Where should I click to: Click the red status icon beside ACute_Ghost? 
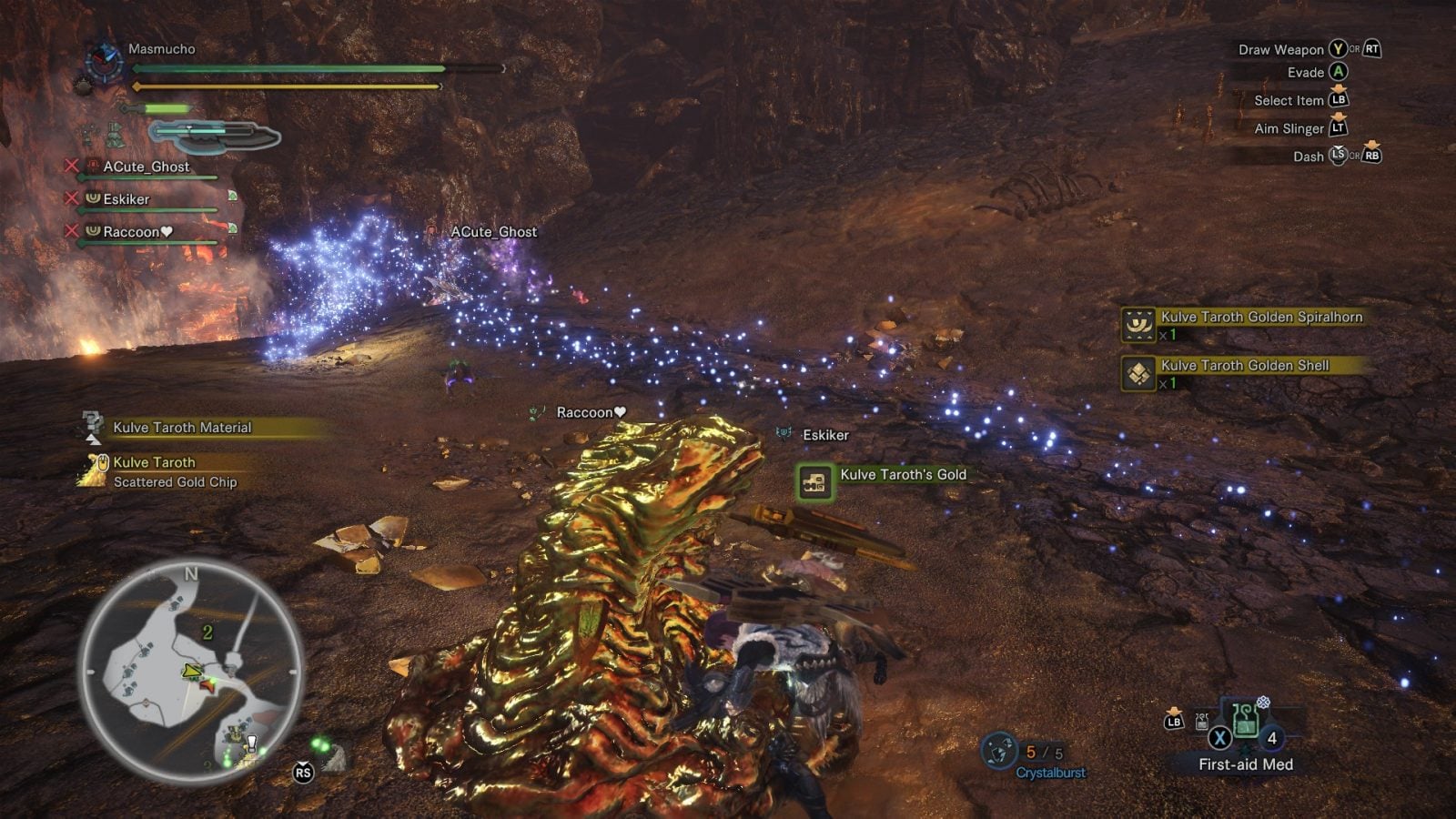(92, 167)
